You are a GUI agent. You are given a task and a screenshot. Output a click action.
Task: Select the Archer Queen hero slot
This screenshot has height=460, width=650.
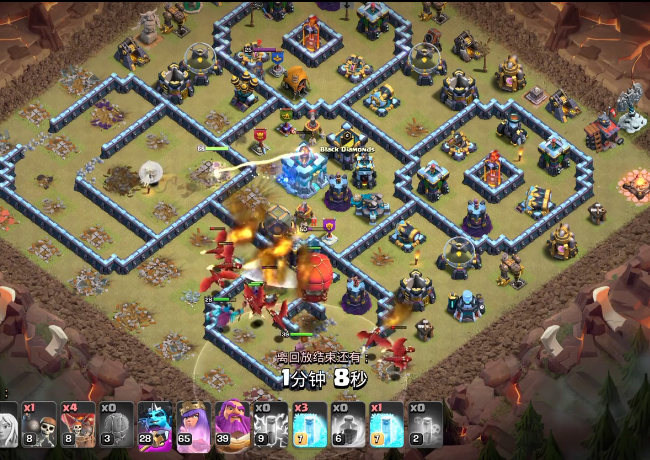193,423
